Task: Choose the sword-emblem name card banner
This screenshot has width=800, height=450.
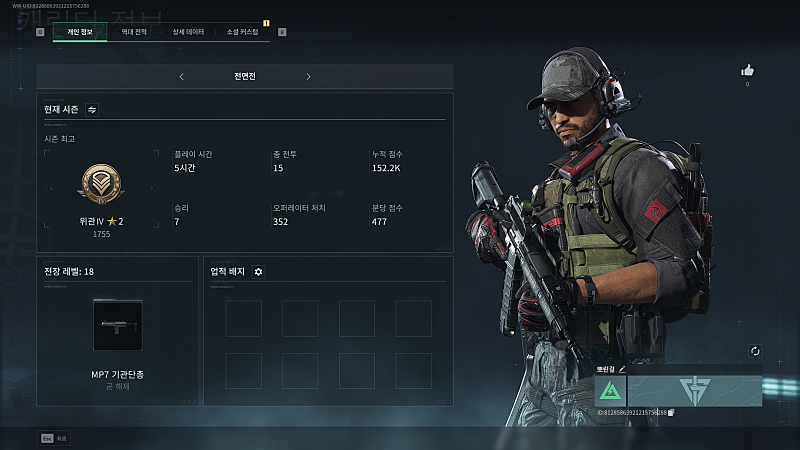Action: 694,391
